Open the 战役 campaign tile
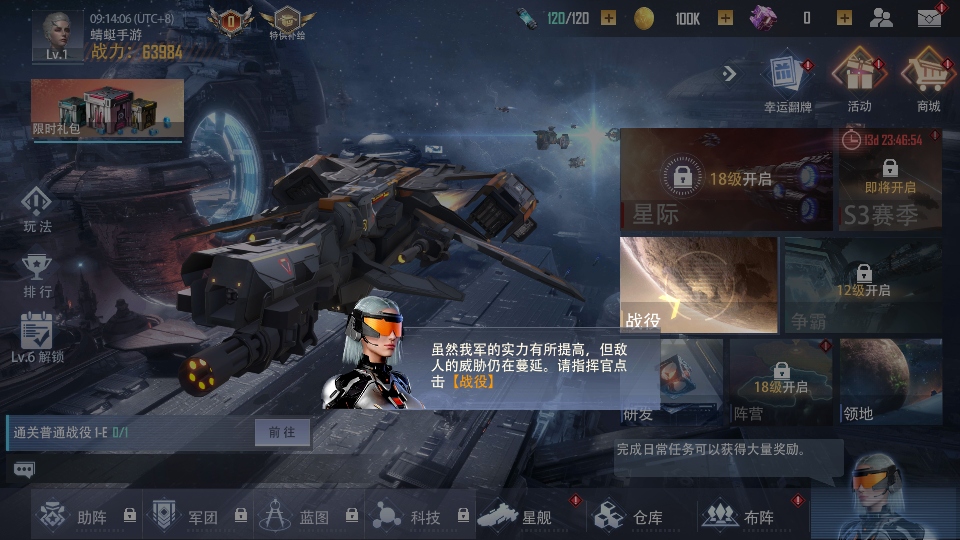This screenshot has height=540, width=960. [698, 284]
